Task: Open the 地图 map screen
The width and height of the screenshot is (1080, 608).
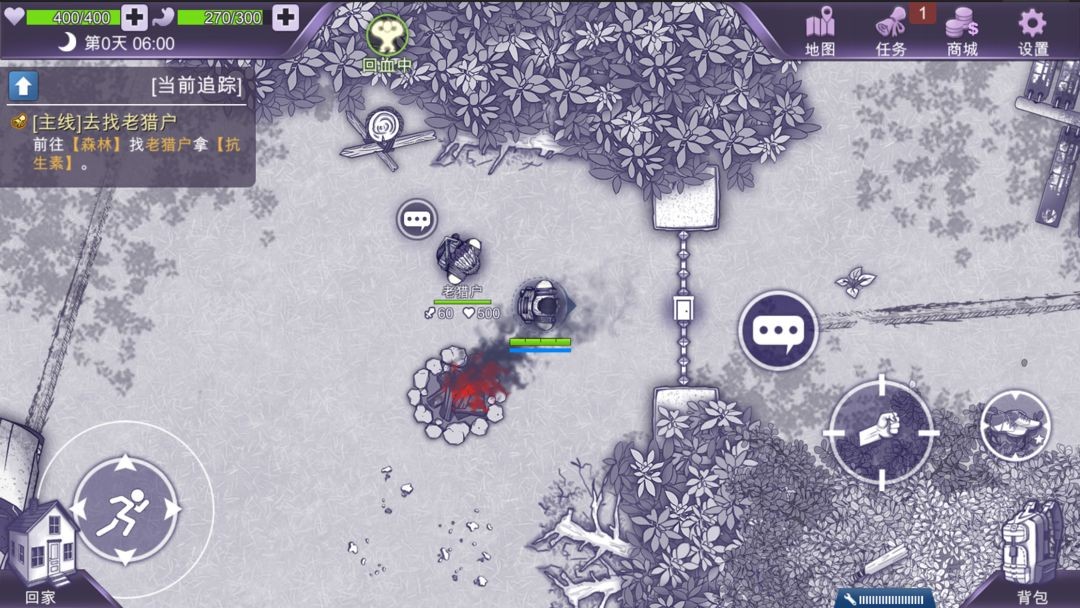Action: click(820, 30)
